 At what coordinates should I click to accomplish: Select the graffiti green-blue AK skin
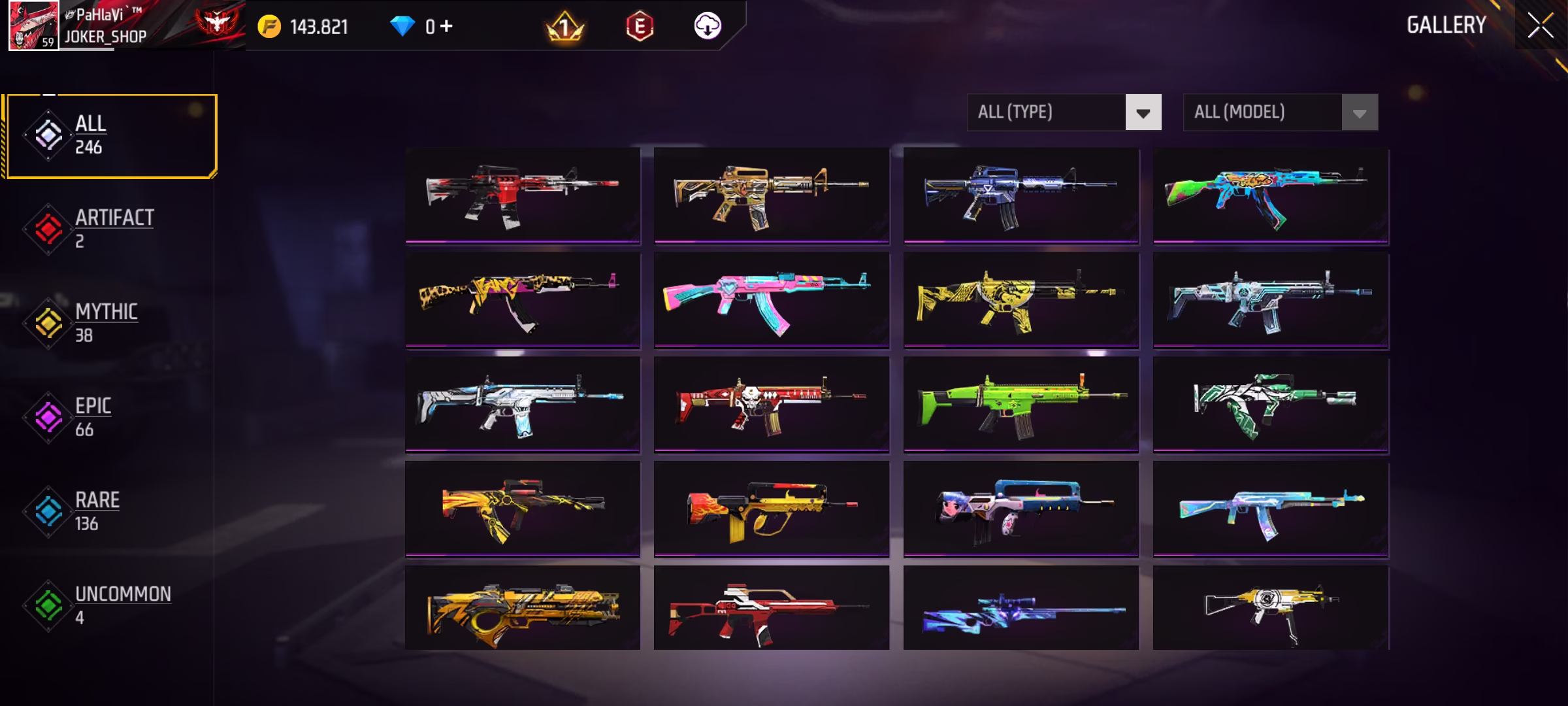pos(1271,195)
